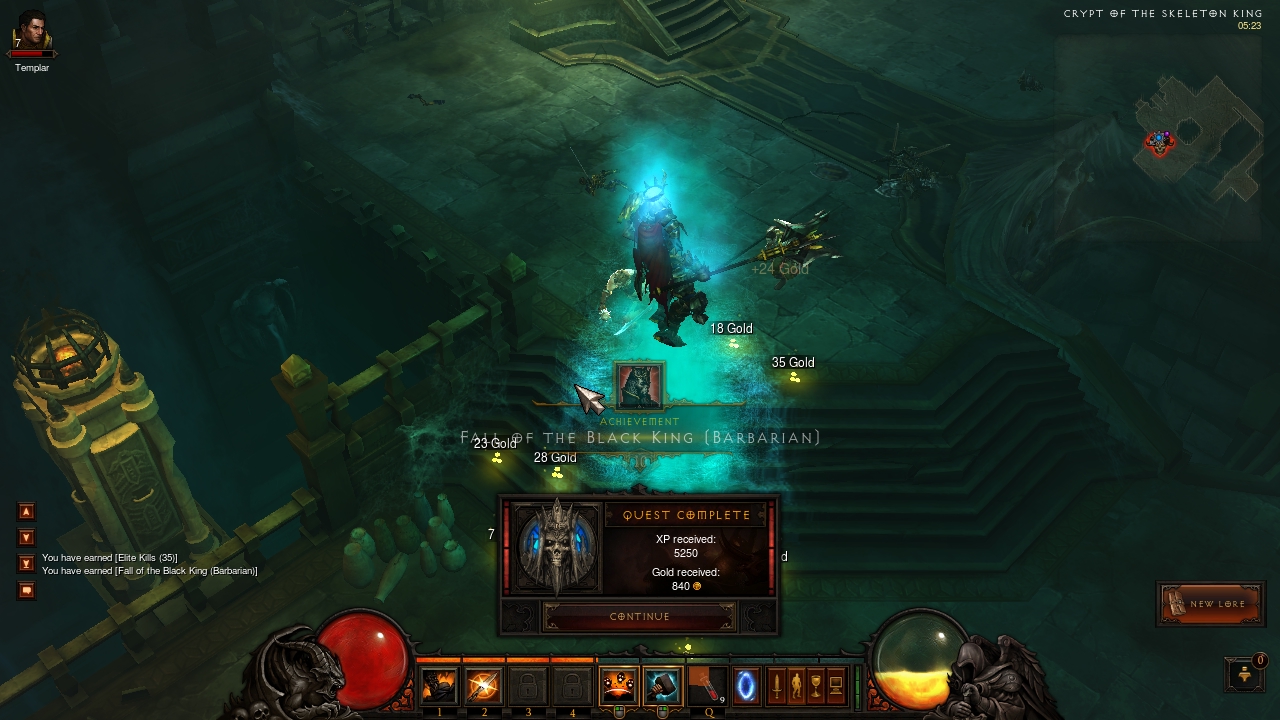Click the Templar follower portrait
The image size is (1280, 720).
[x=31, y=32]
